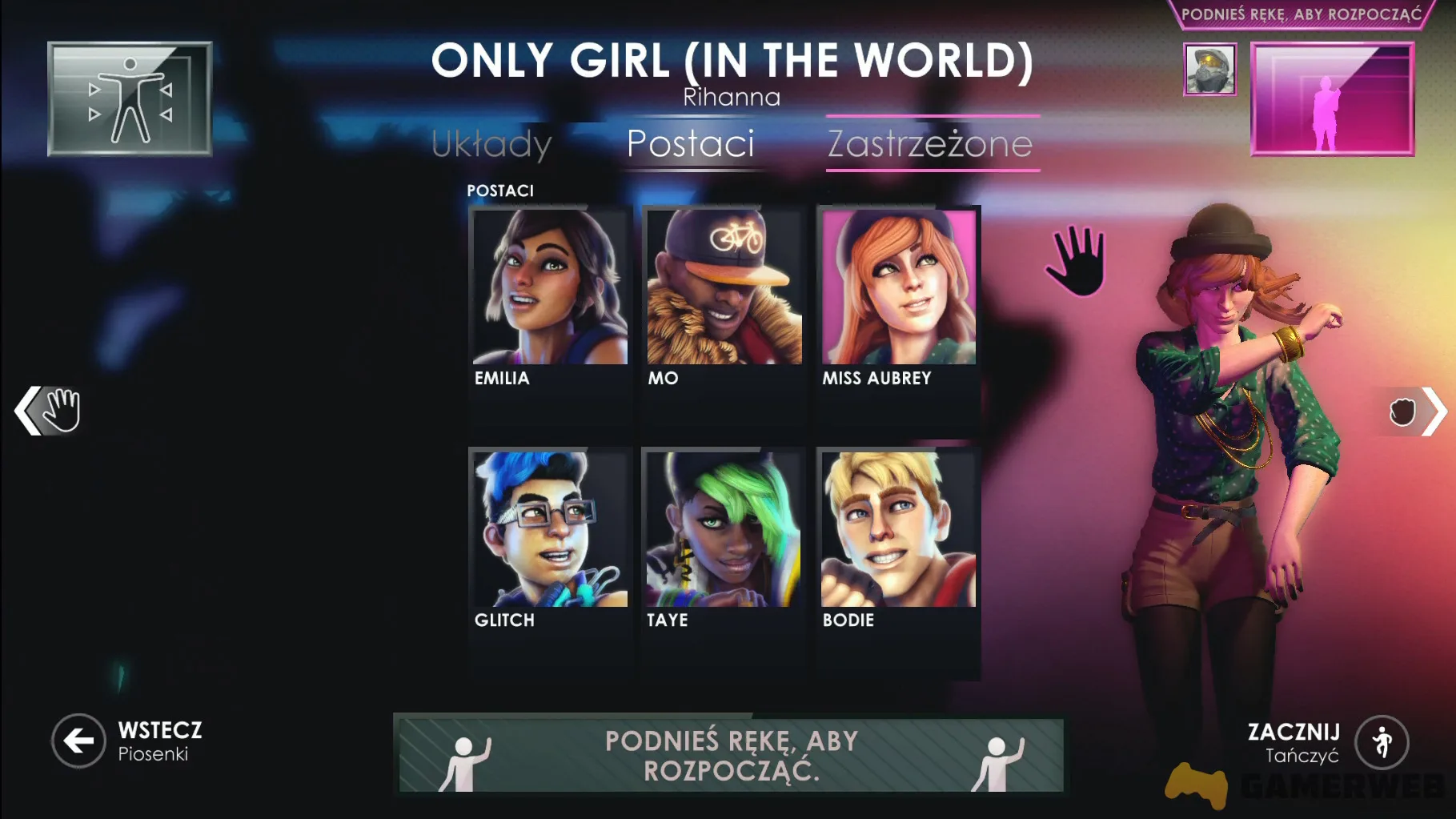1456x819 pixels.
Task: Select the Zastrzeżone tab
Action: click(930, 144)
